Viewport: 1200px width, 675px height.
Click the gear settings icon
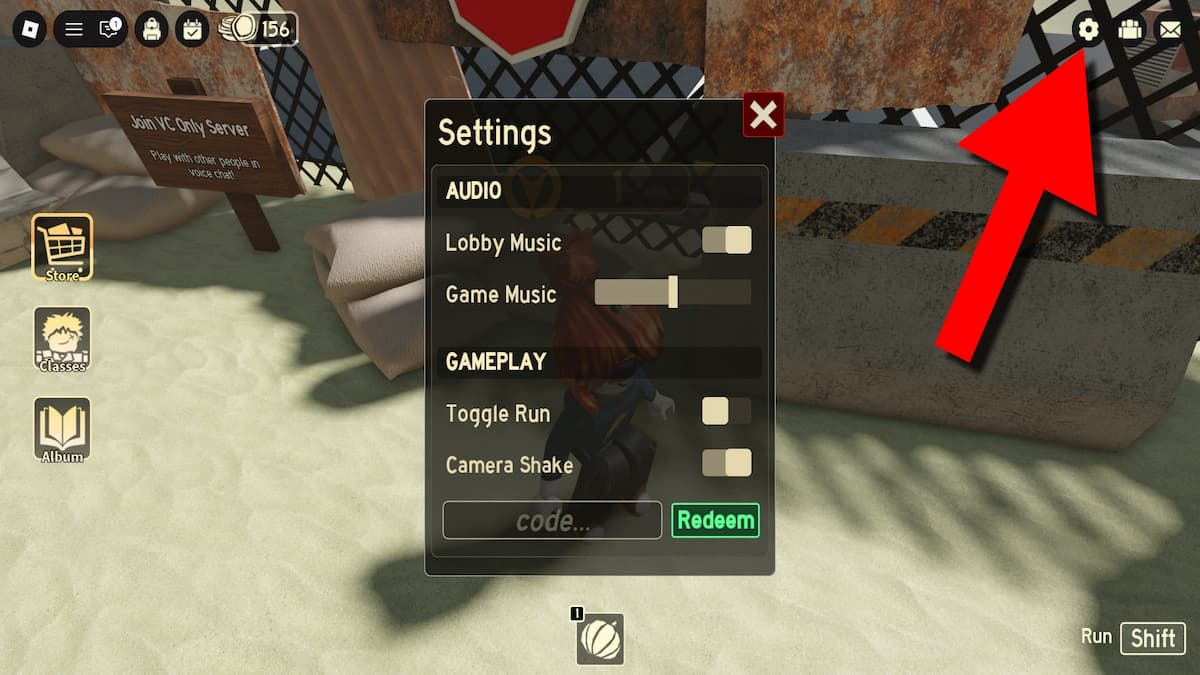pyautogui.click(x=1088, y=30)
